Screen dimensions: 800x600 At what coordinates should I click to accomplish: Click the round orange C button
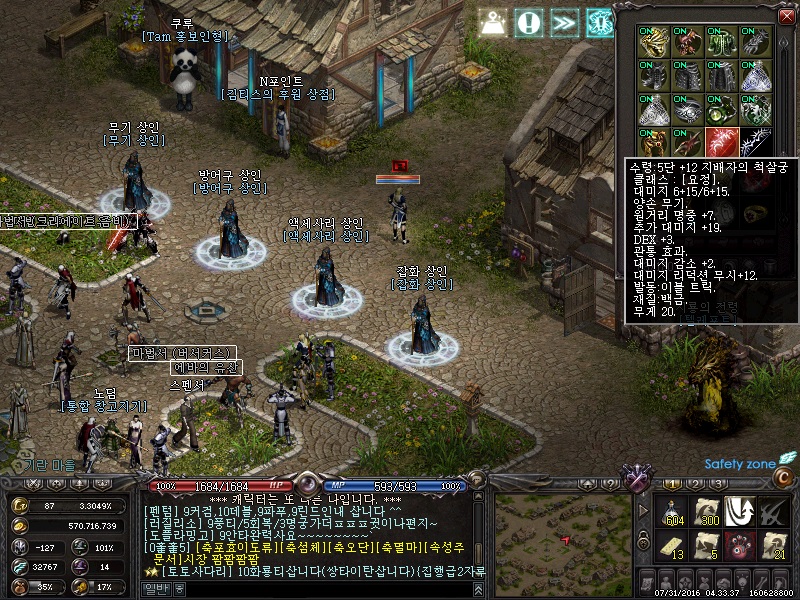(x=784, y=479)
